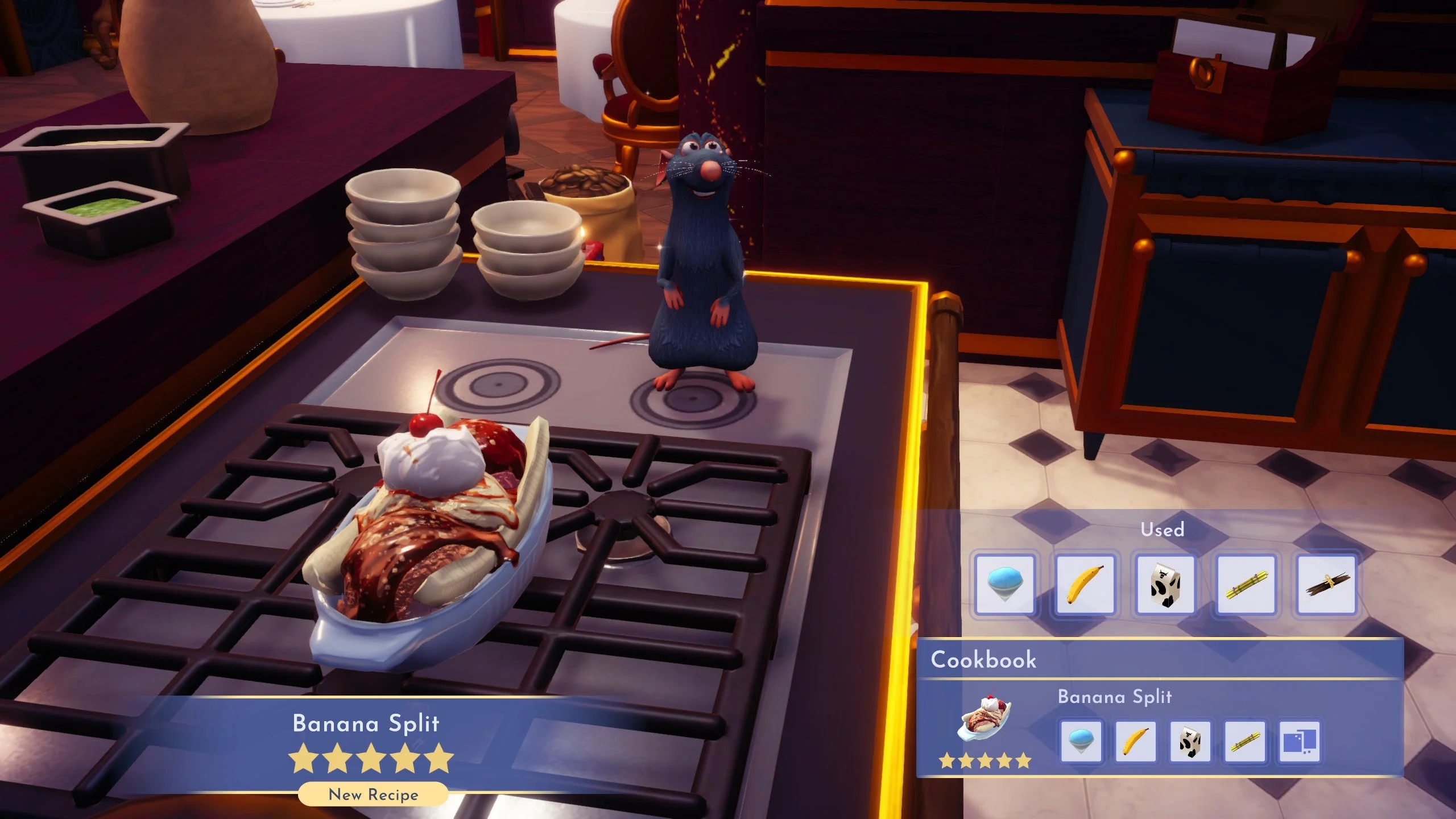Click the Sugarcane icon in the Used panel
Image resolution: width=1456 pixels, height=819 pixels.
[1246, 585]
